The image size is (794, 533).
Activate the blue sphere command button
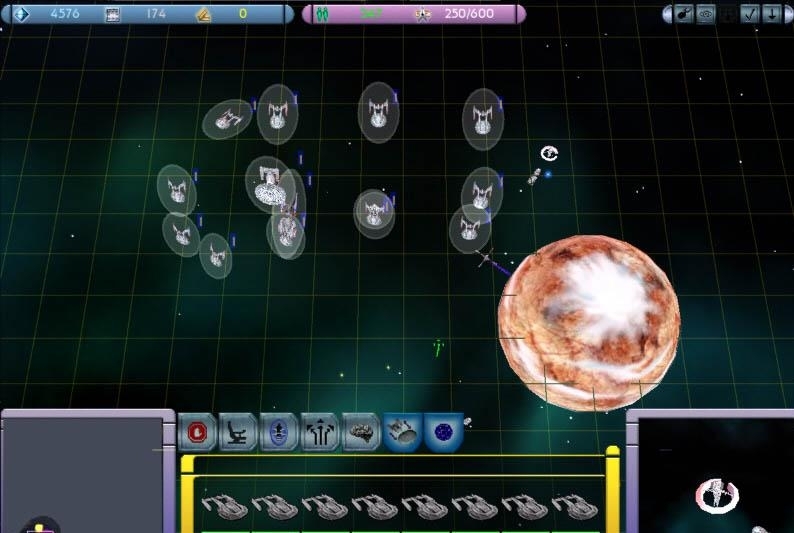point(443,432)
